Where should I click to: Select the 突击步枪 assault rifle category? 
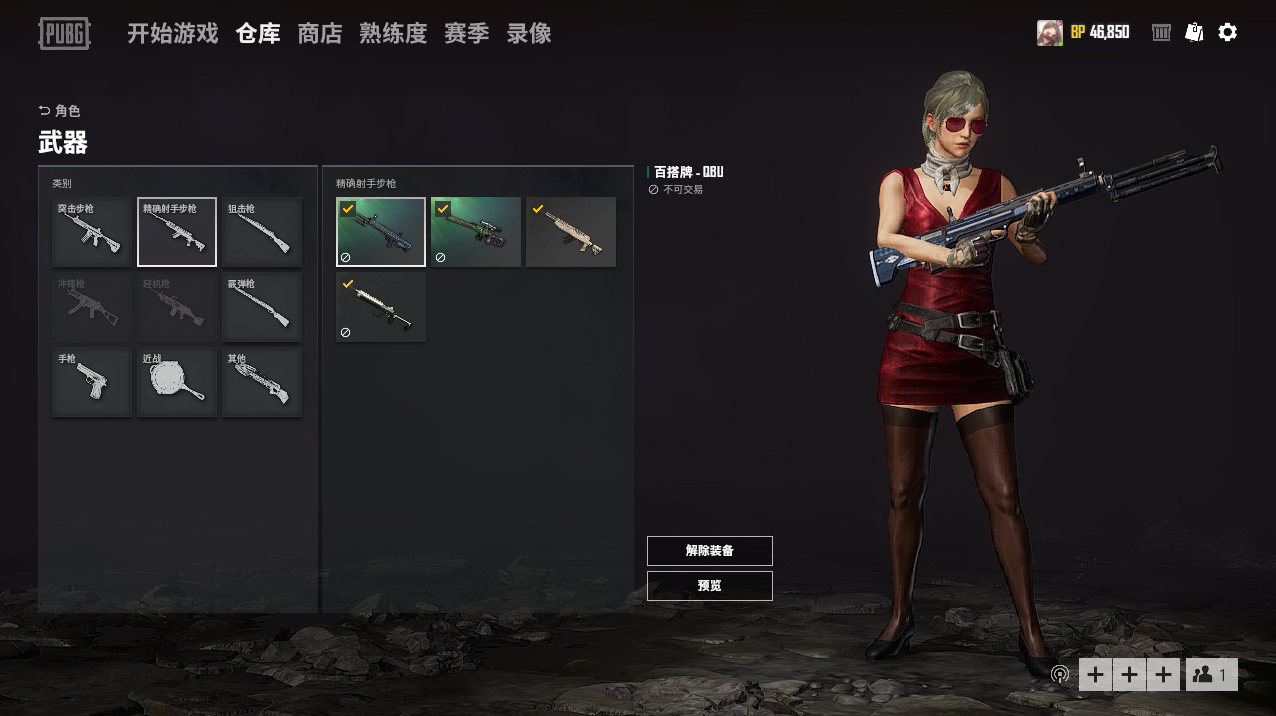[92, 232]
